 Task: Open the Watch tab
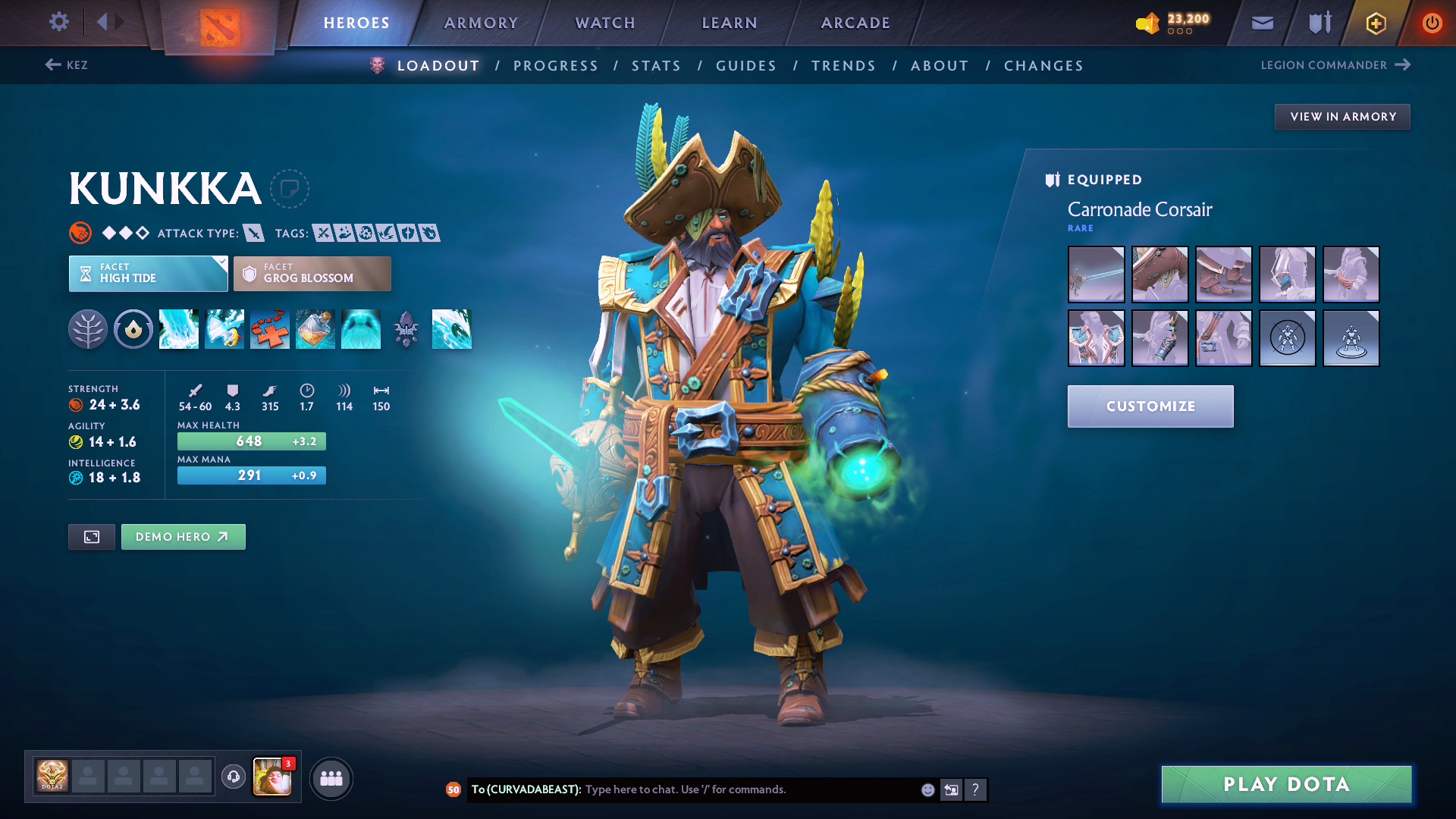click(x=605, y=23)
